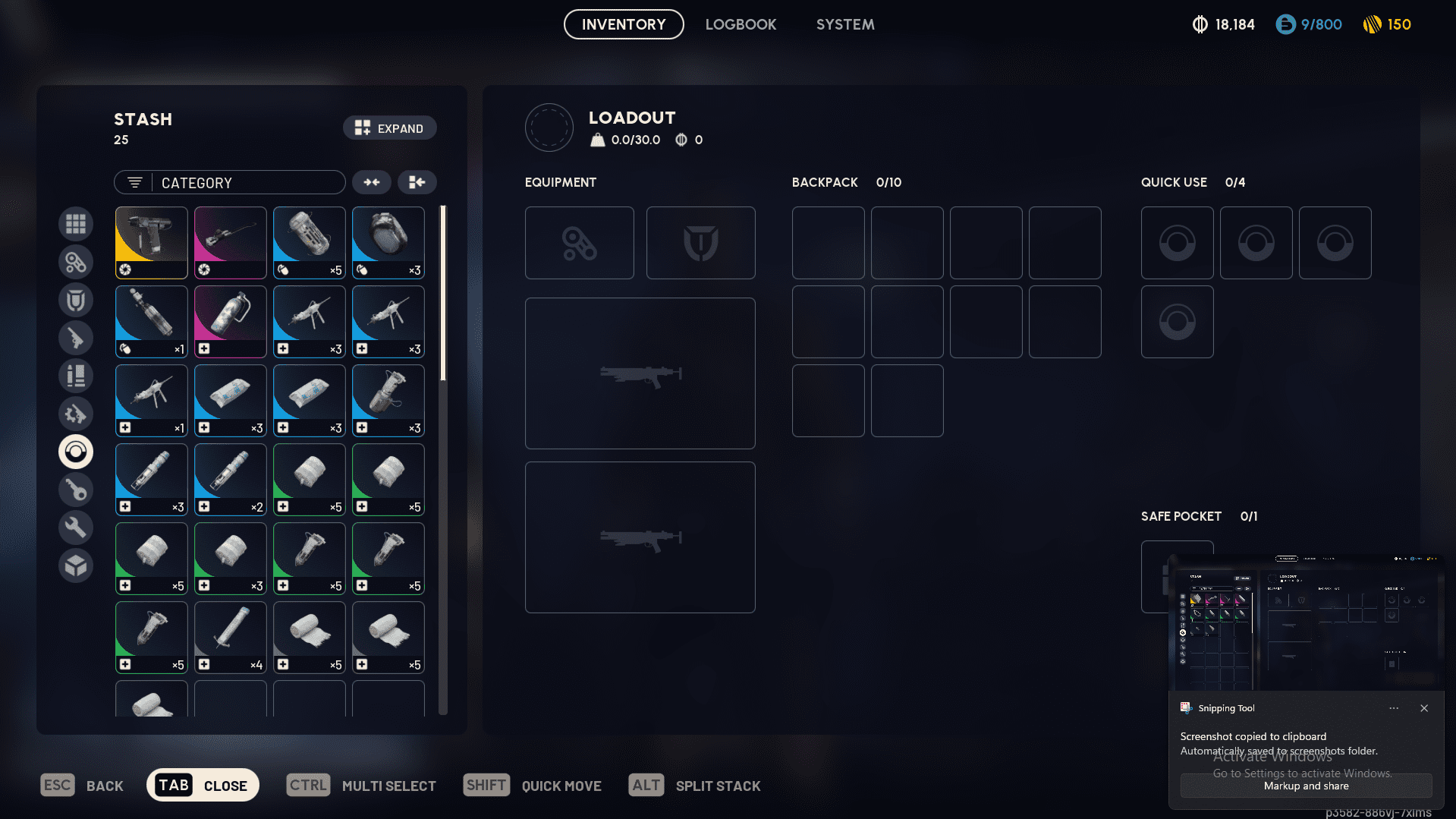The width and height of the screenshot is (1456, 819).
Task: Select the yellow-corner weapon in stash top-left
Action: point(151,242)
